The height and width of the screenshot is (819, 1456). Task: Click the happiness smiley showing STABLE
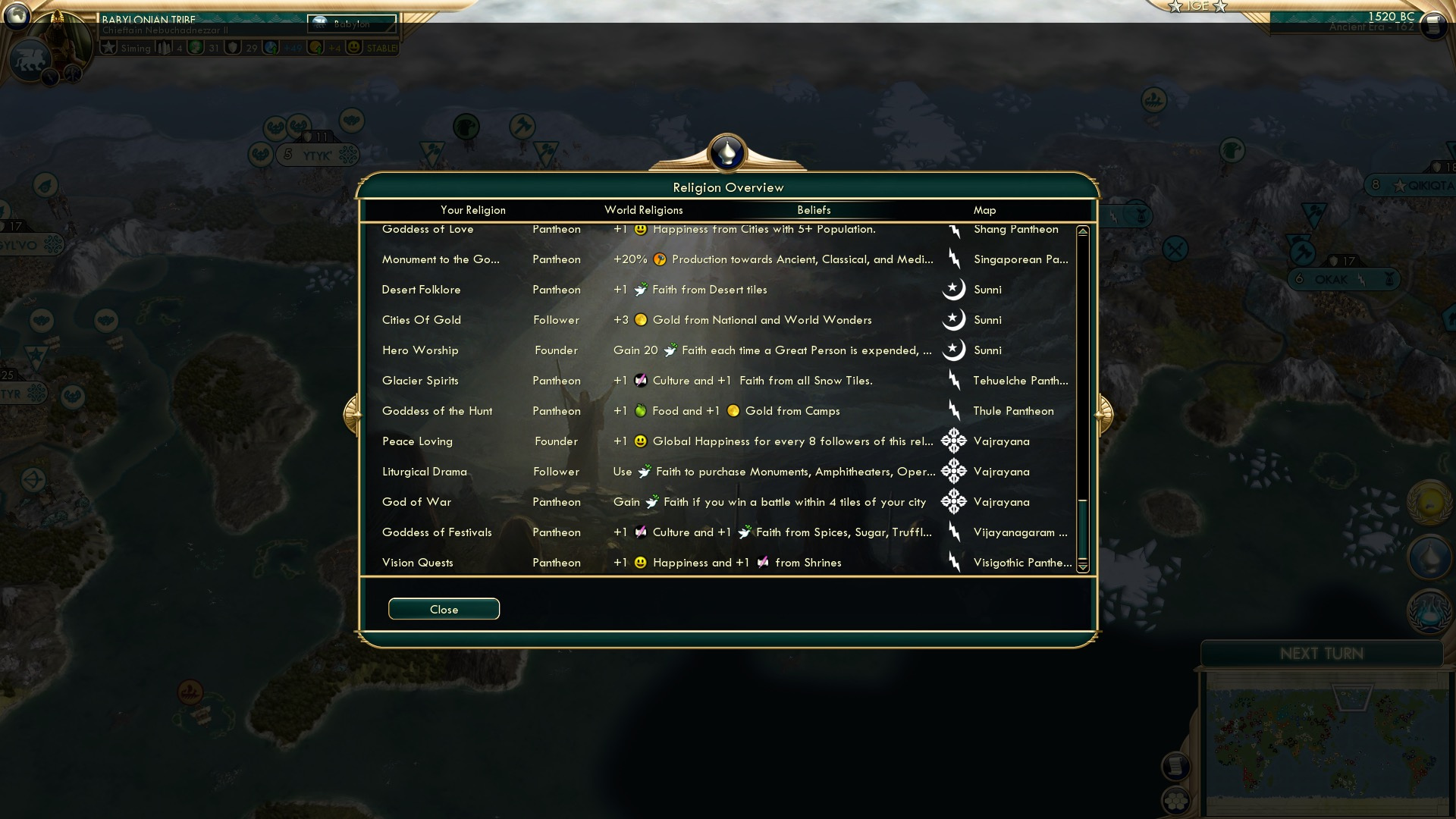(353, 47)
